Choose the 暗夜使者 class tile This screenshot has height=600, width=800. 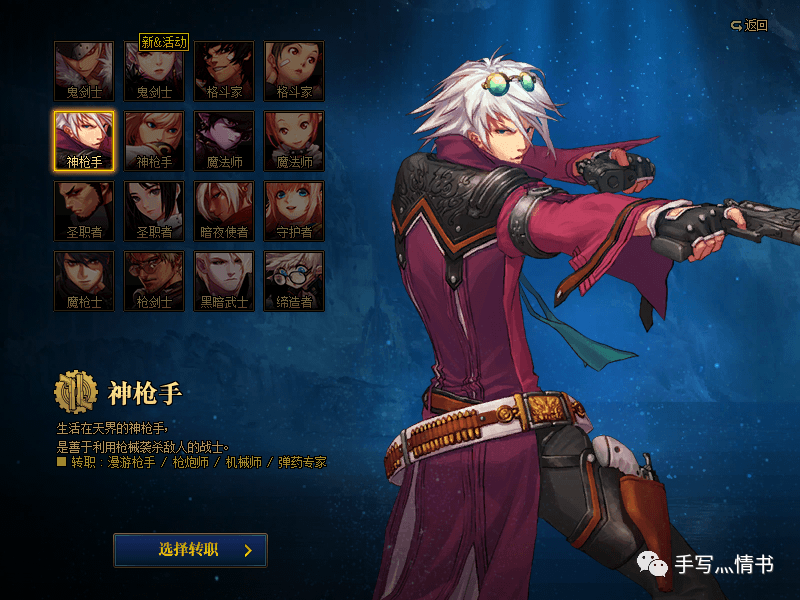pyautogui.click(x=224, y=211)
